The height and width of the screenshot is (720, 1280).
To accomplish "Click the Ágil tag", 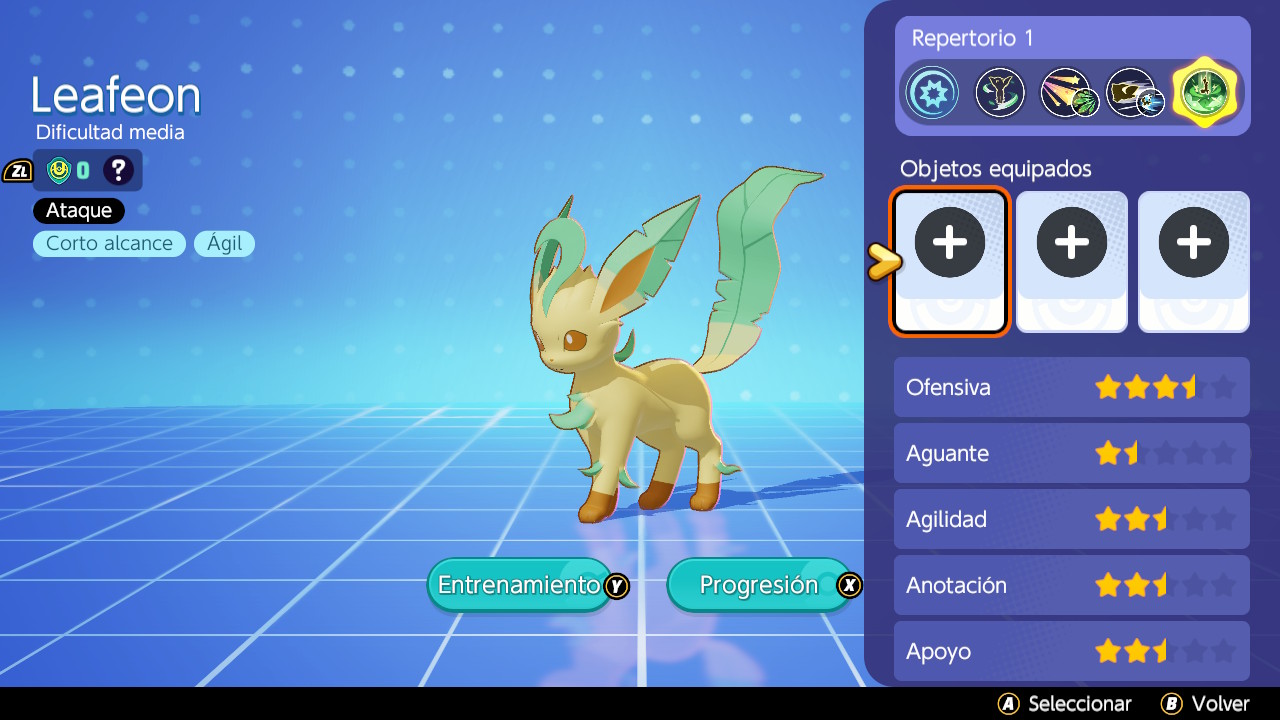I will point(224,243).
